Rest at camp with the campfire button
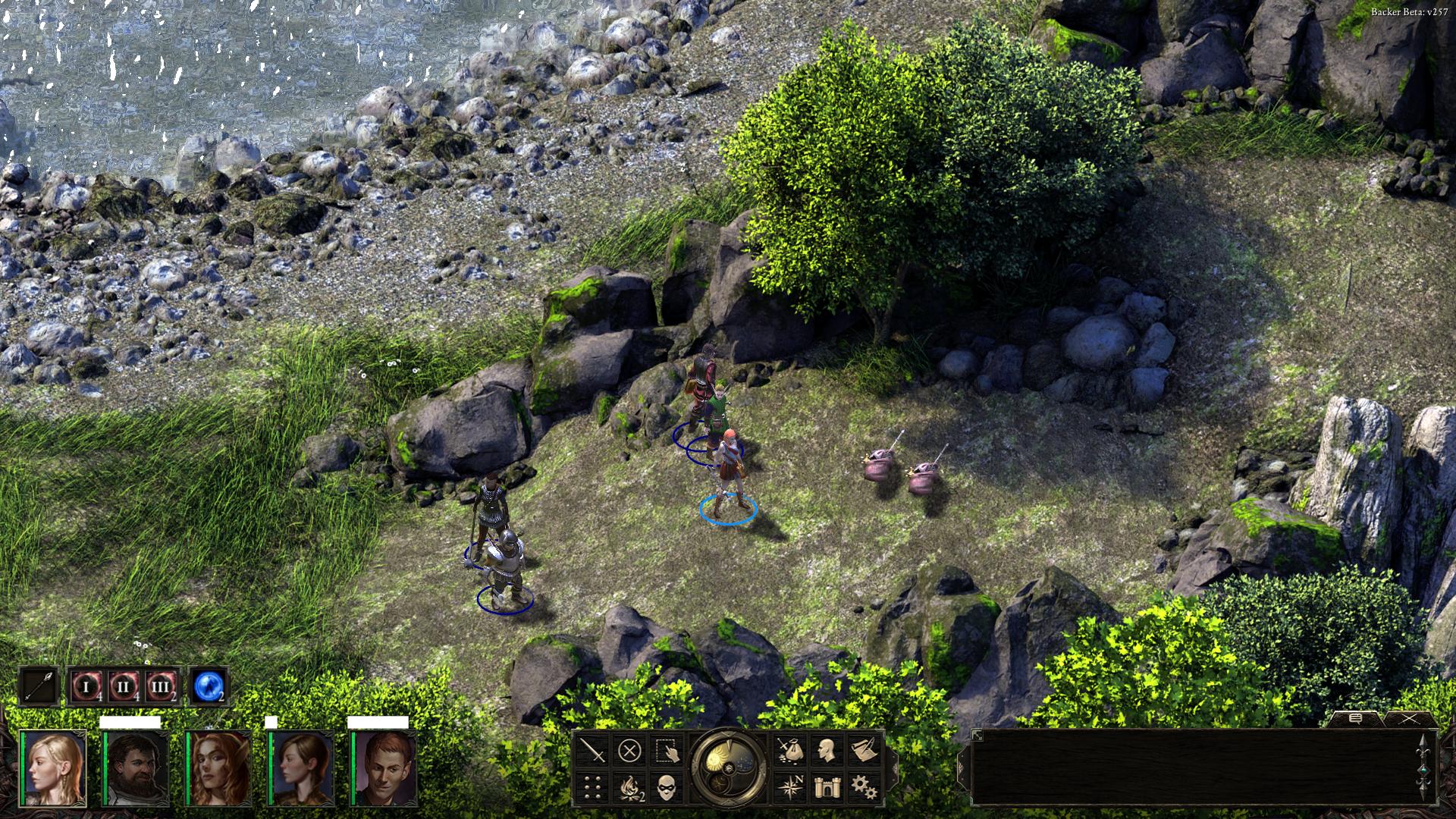The height and width of the screenshot is (819, 1456). 629,787
